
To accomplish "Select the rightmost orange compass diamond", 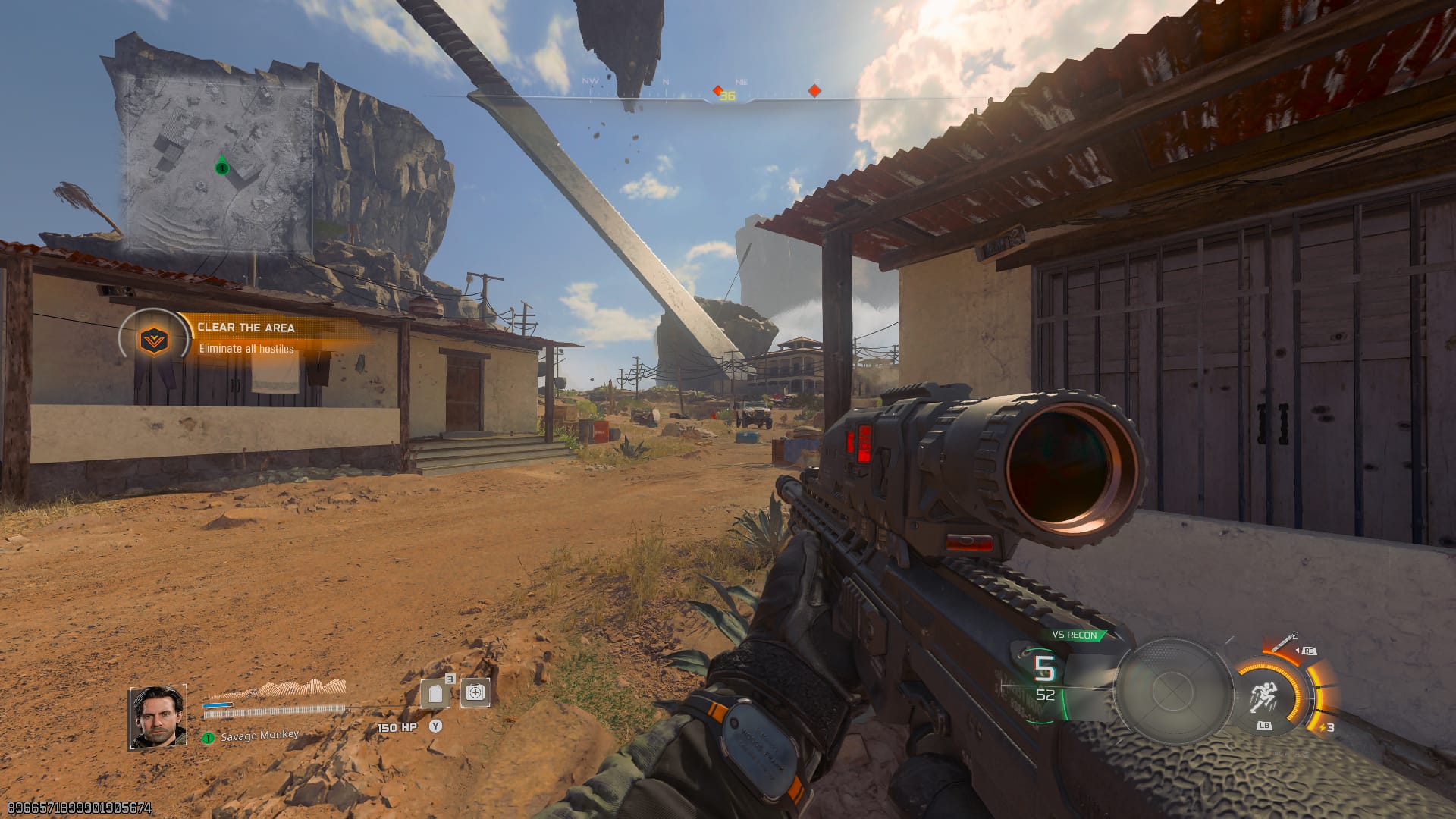I will 814,91.
